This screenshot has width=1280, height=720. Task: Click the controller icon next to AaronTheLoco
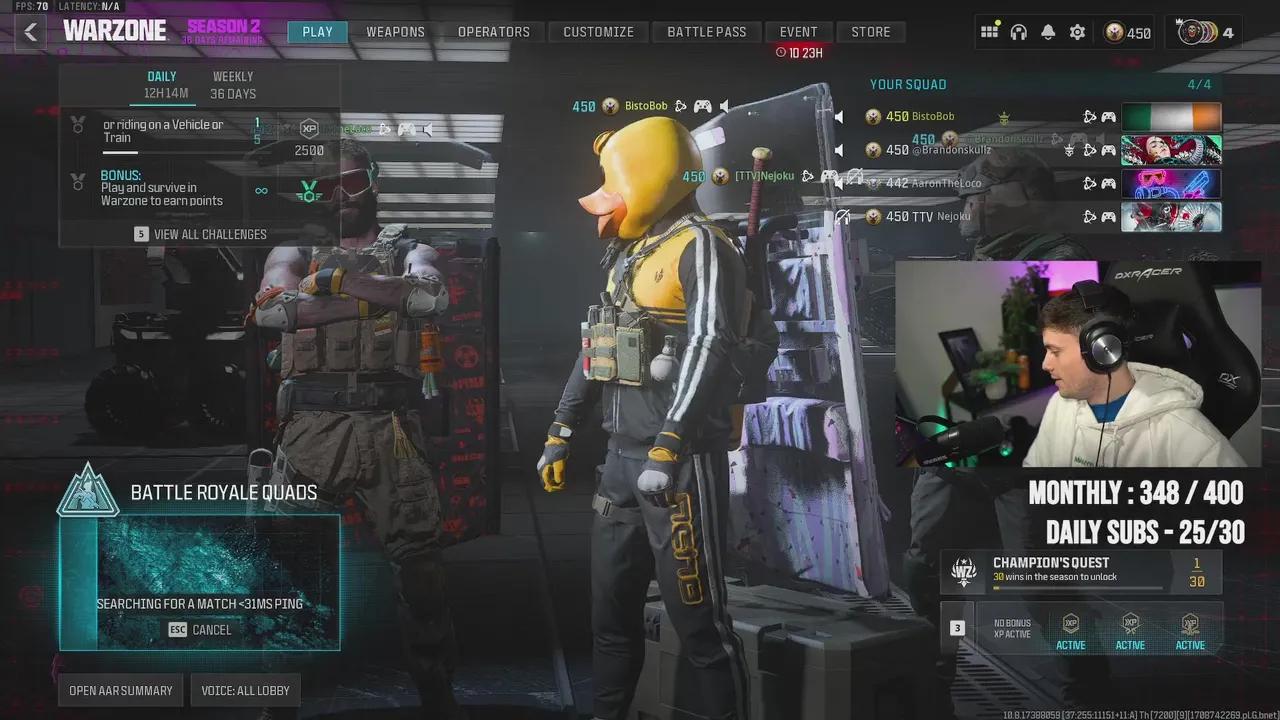tap(1108, 182)
